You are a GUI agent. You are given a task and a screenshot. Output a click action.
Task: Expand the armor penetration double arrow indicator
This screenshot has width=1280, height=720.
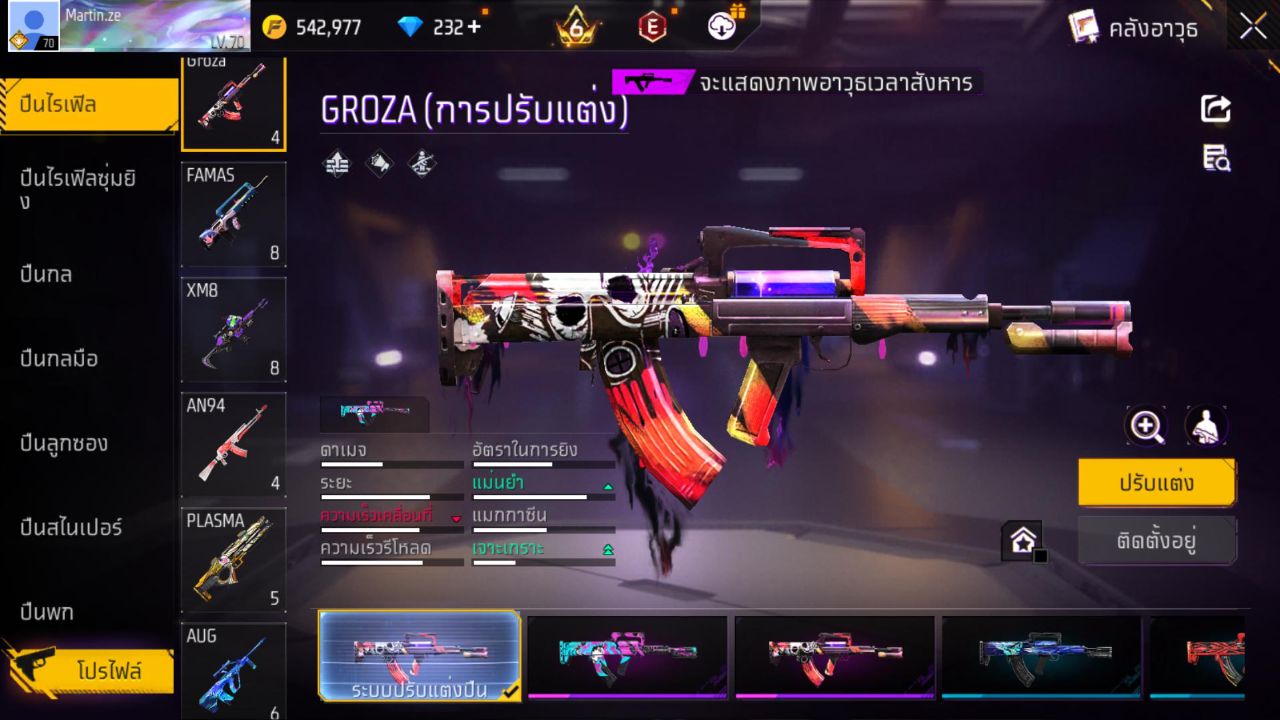click(608, 550)
